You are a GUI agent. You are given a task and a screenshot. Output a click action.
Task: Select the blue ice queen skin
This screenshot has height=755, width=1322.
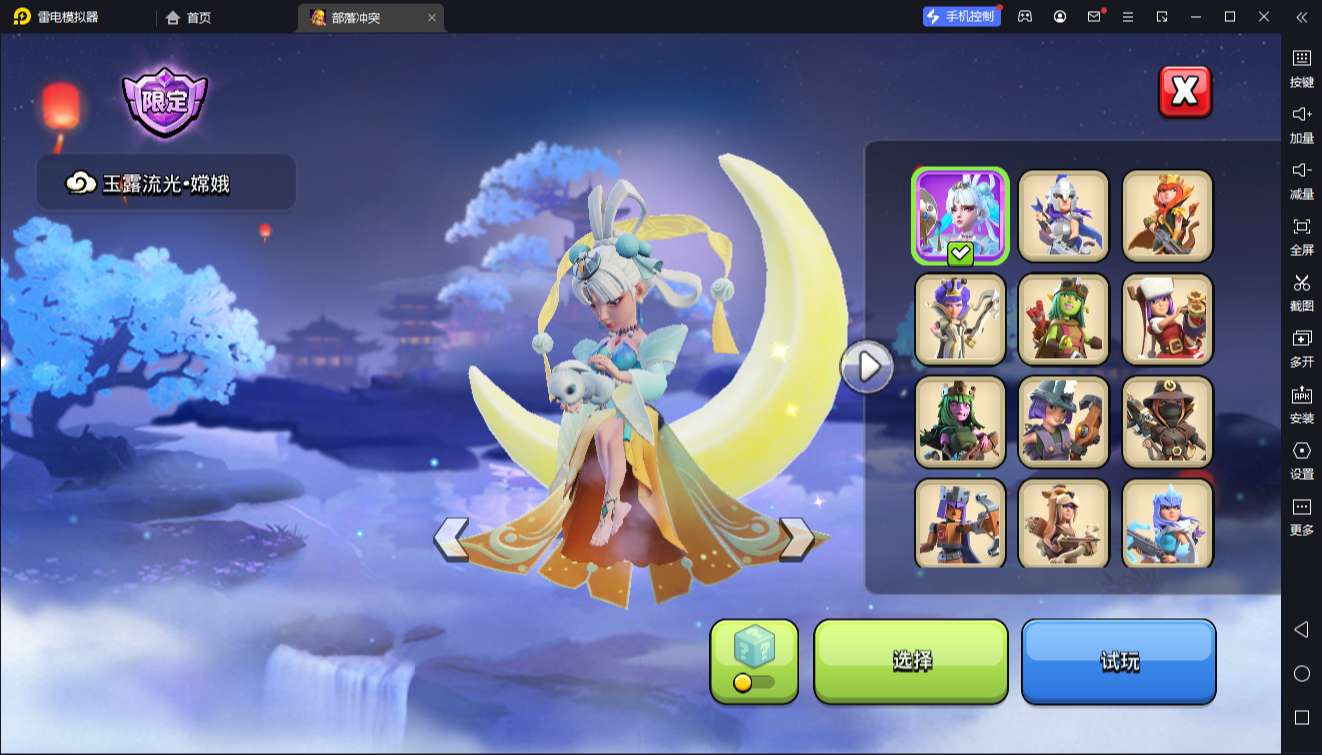pos(1167,524)
